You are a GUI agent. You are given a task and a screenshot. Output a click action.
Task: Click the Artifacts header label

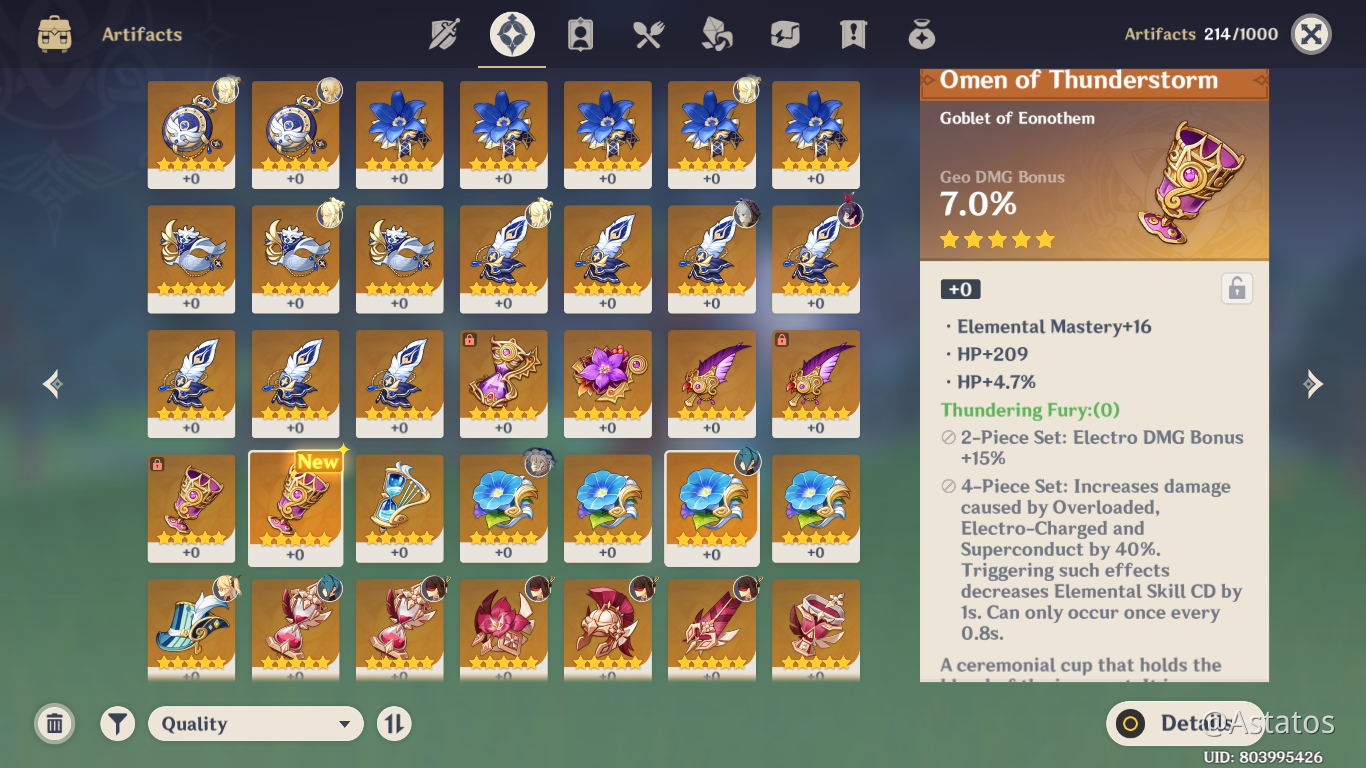[140, 33]
